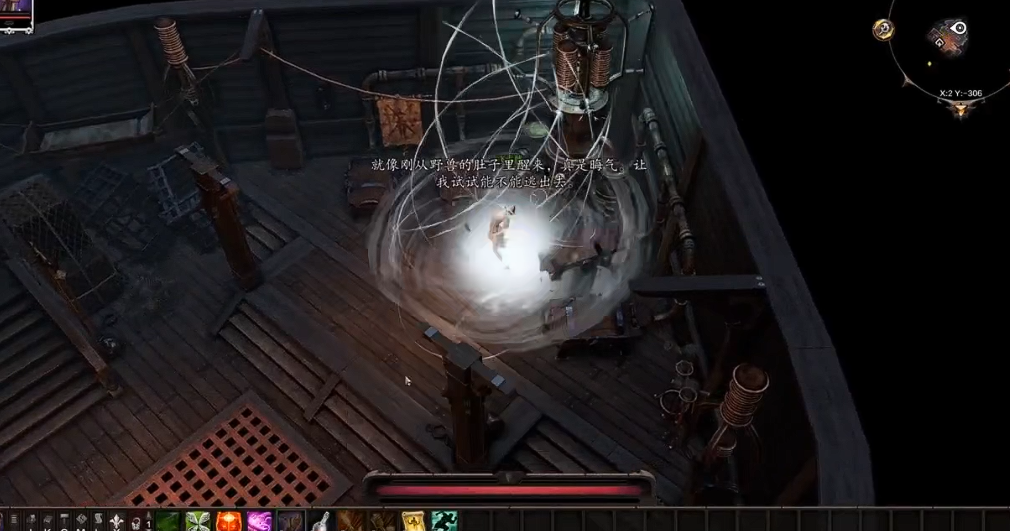Select the dark shield hotbar slot

290,521
